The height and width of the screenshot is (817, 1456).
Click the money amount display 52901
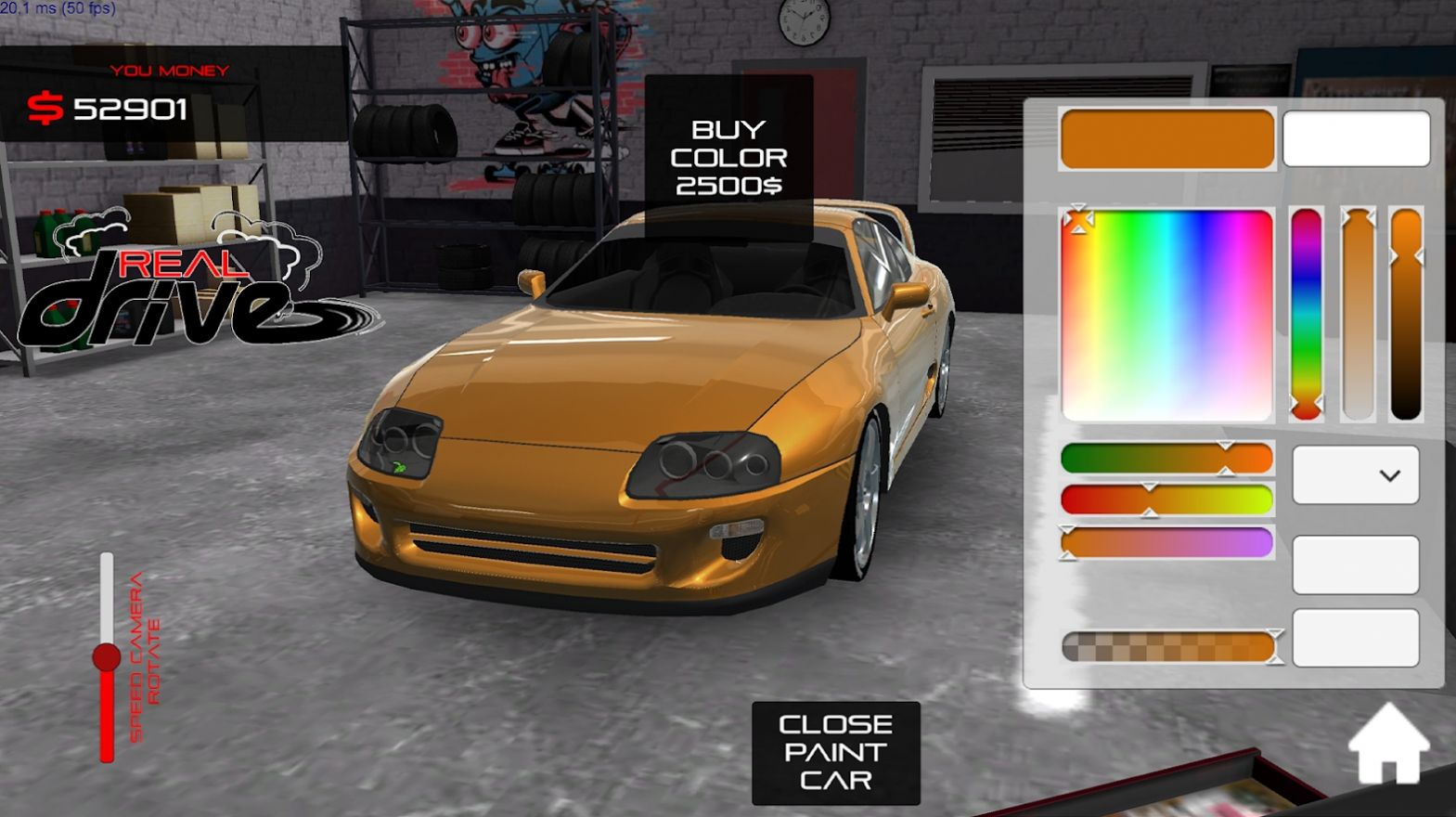(130, 109)
